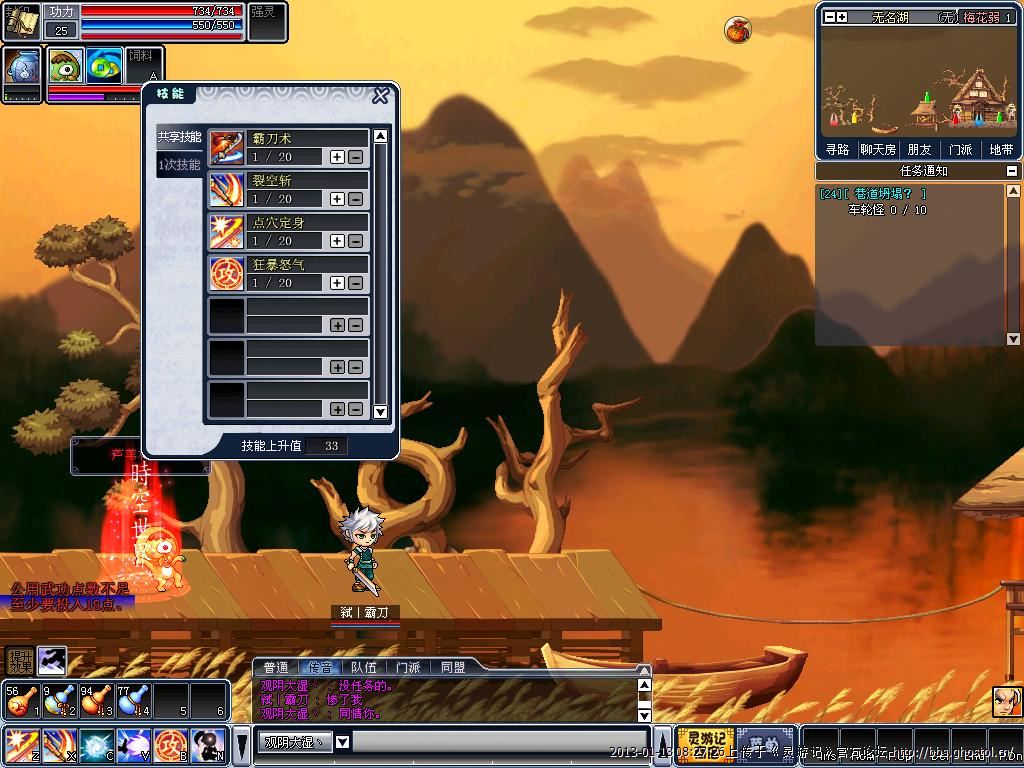
Task: Open the 灵游记 button on bottom bar
Action: pyautogui.click(x=705, y=744)
